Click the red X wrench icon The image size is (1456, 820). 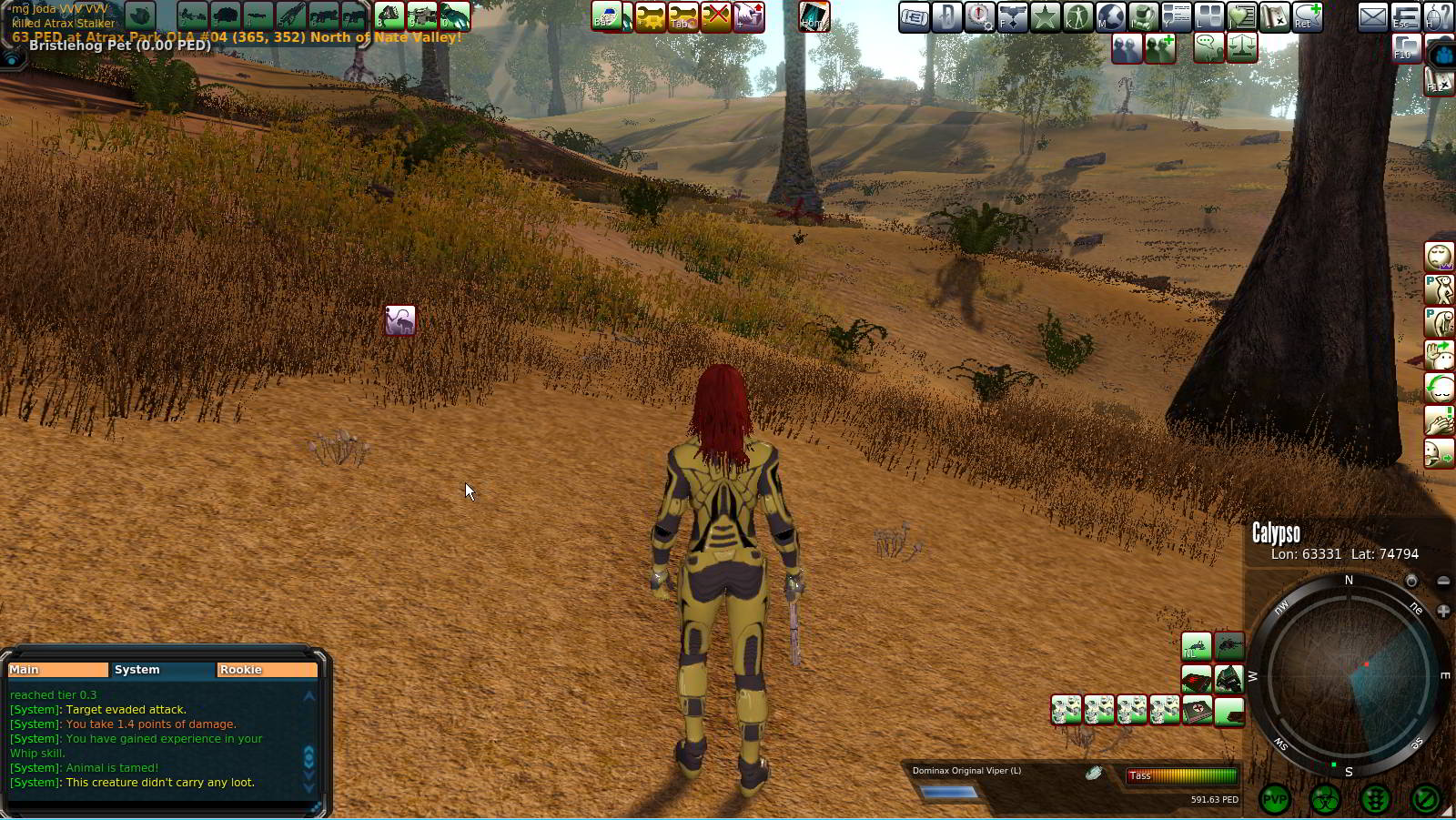[x=716, y=16]
